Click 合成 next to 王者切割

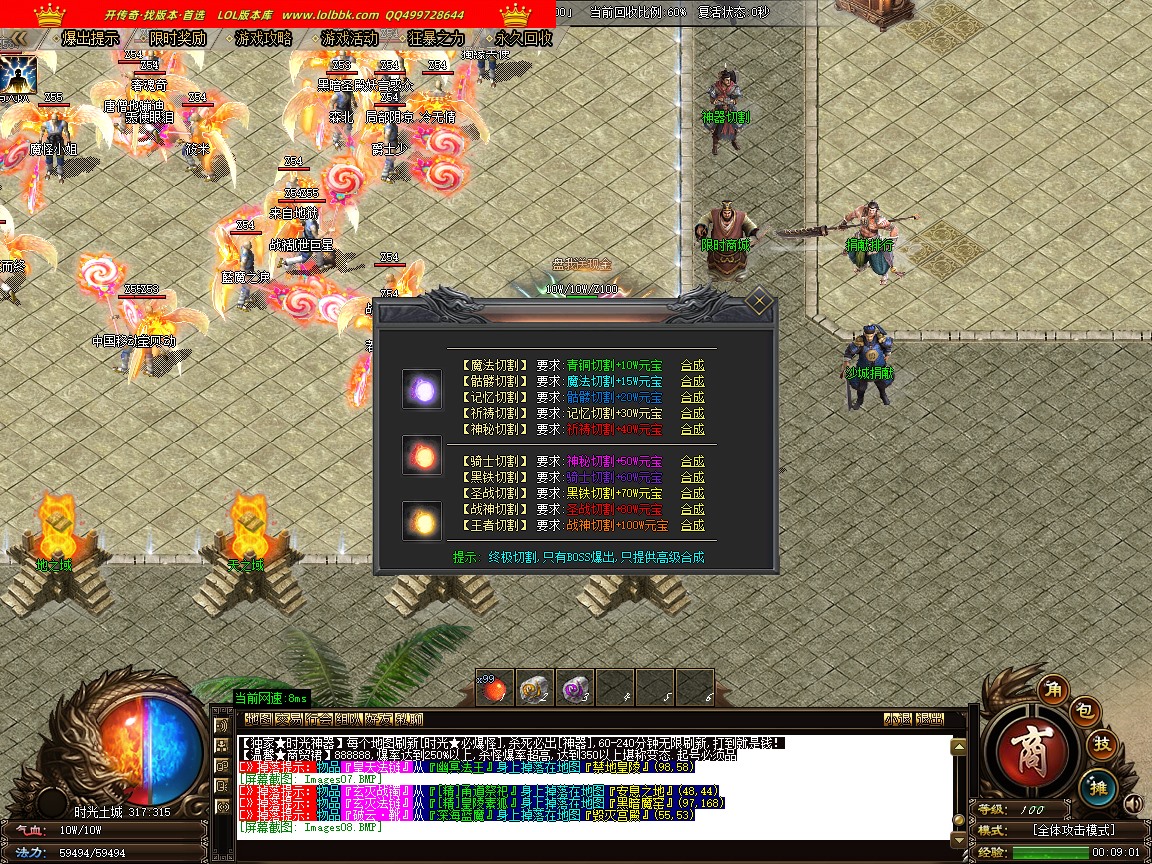[692, 525]
